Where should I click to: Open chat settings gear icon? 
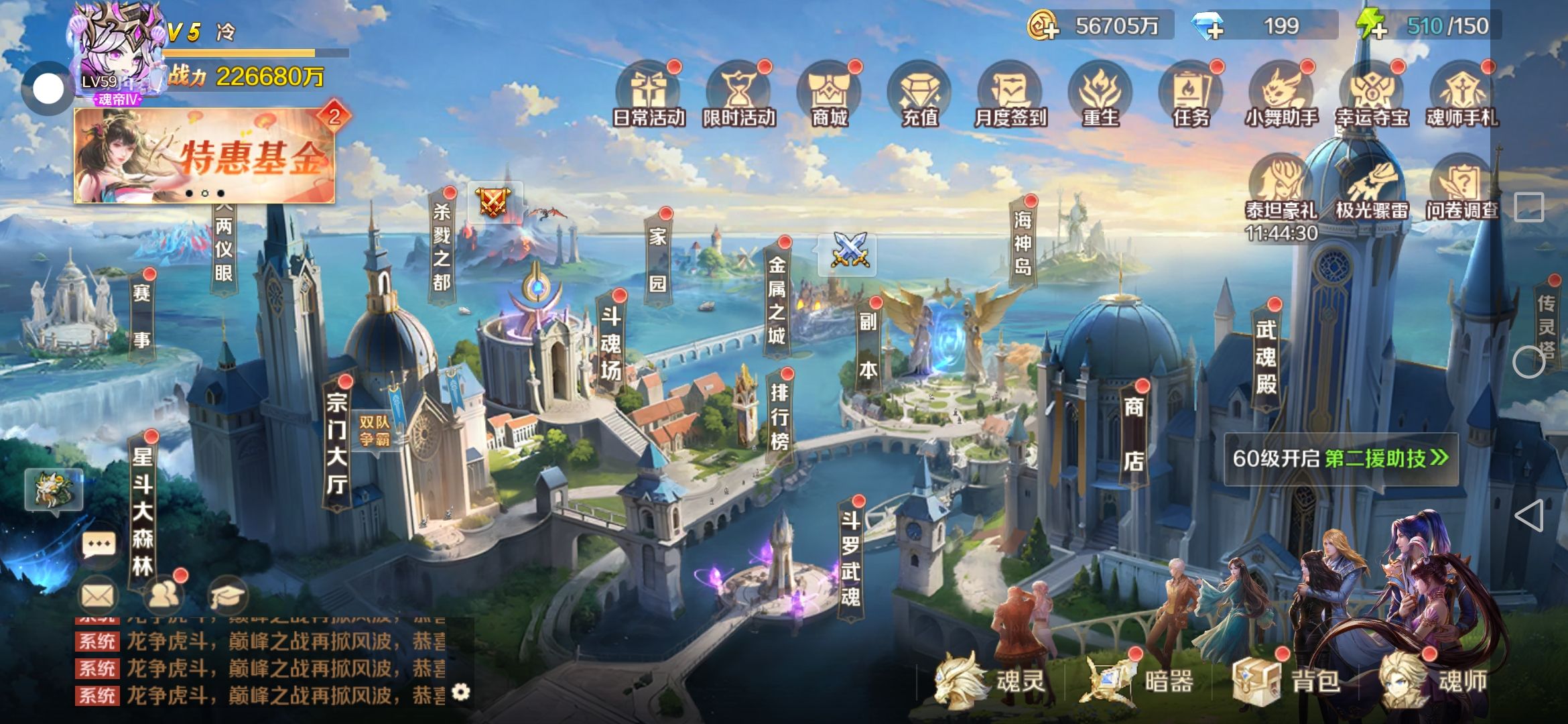[461, 692]
